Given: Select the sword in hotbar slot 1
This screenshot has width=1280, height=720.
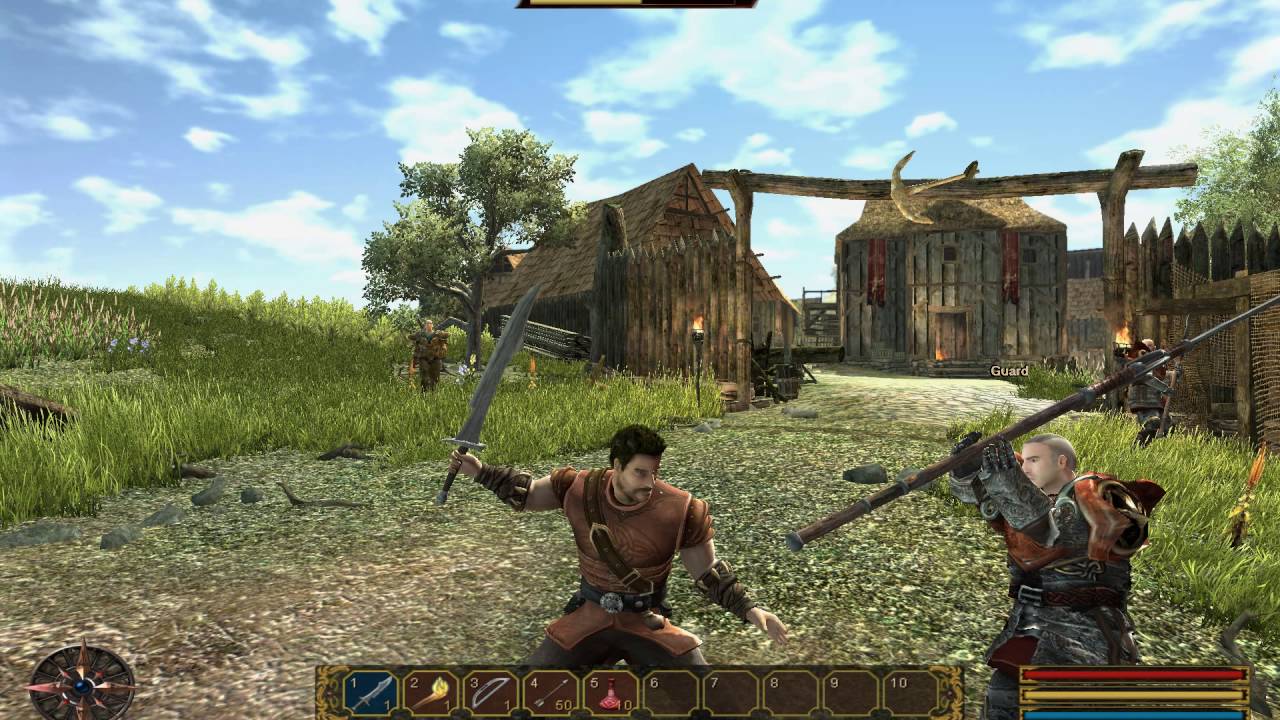Looking at the screenshot, I should 371,692.
